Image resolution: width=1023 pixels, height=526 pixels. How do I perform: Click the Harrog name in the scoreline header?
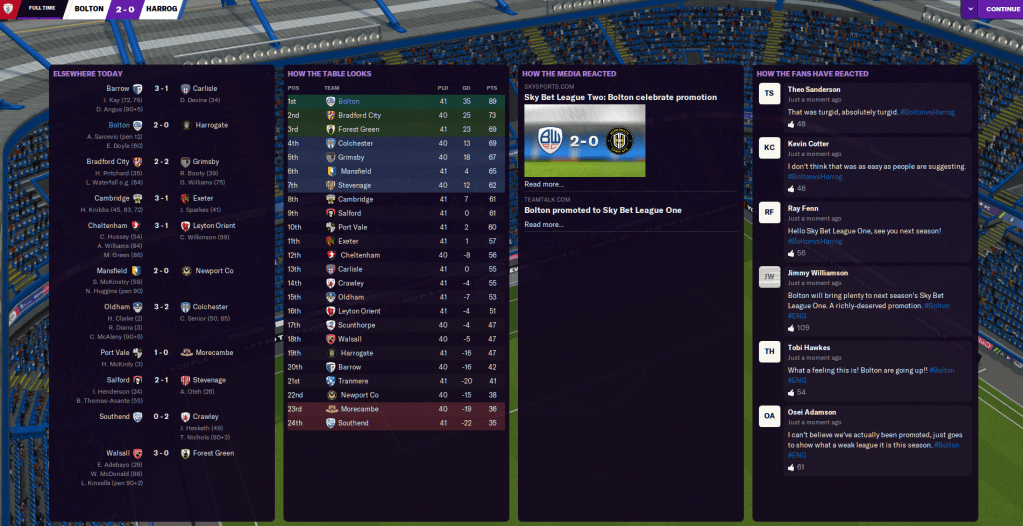click(x=160, y=9)
